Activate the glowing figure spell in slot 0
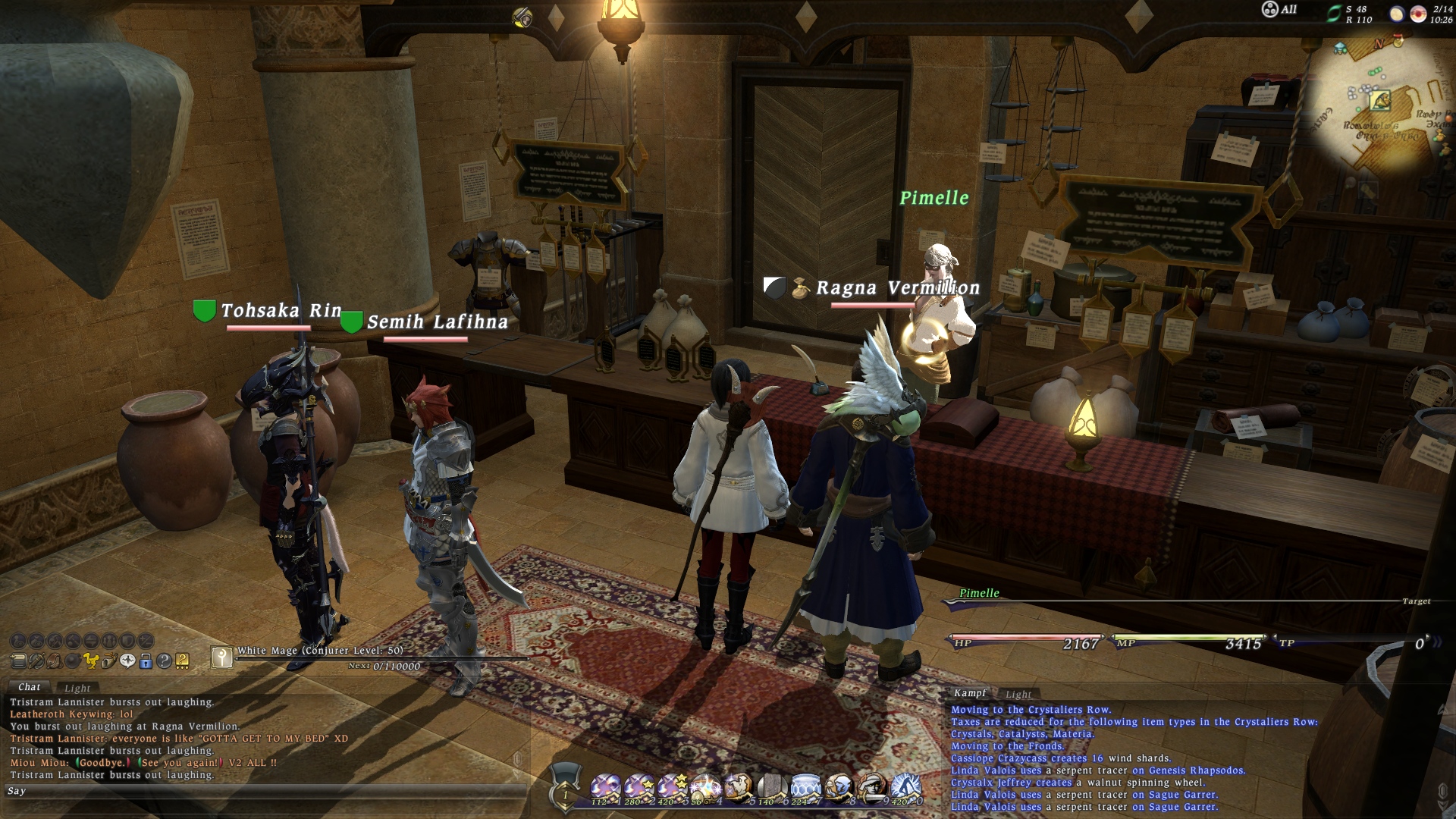Image resolution: width=1456 pixels, height=819 pixels. point(905,789)
